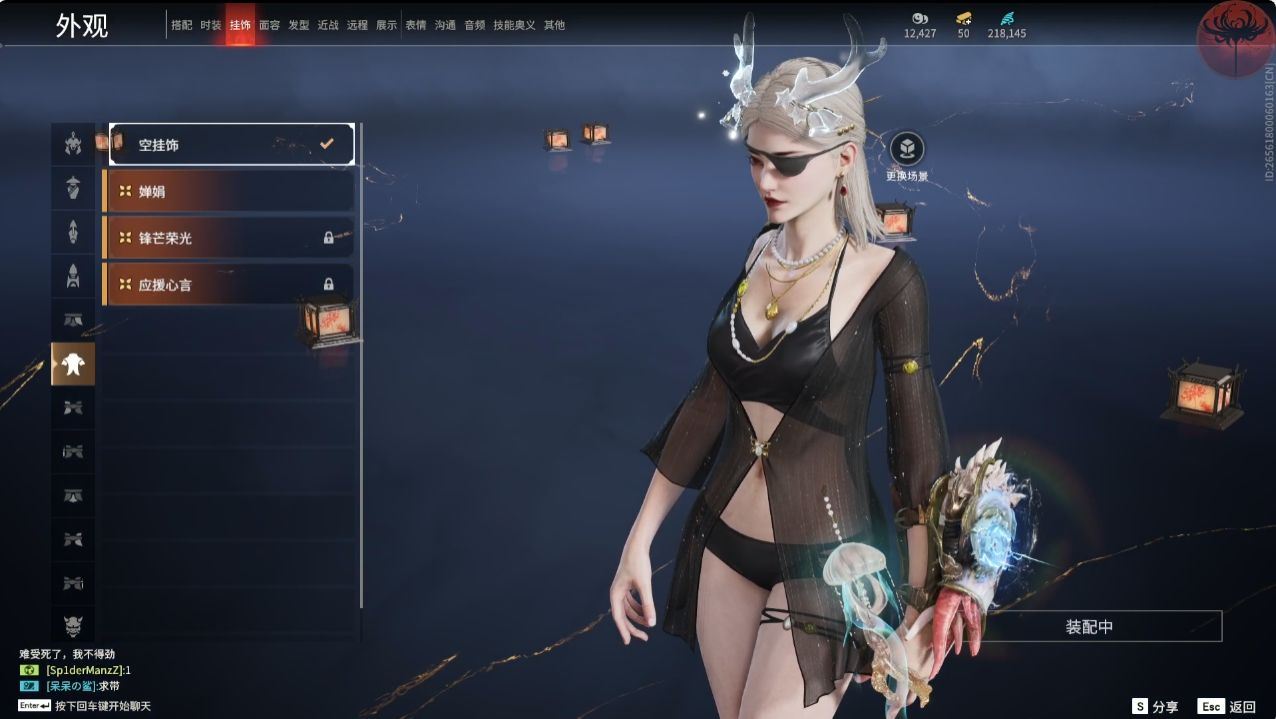Screen dimensions: 1276x719
Task: Switch to the 远程 ranged tab
Action: (357, 25)
